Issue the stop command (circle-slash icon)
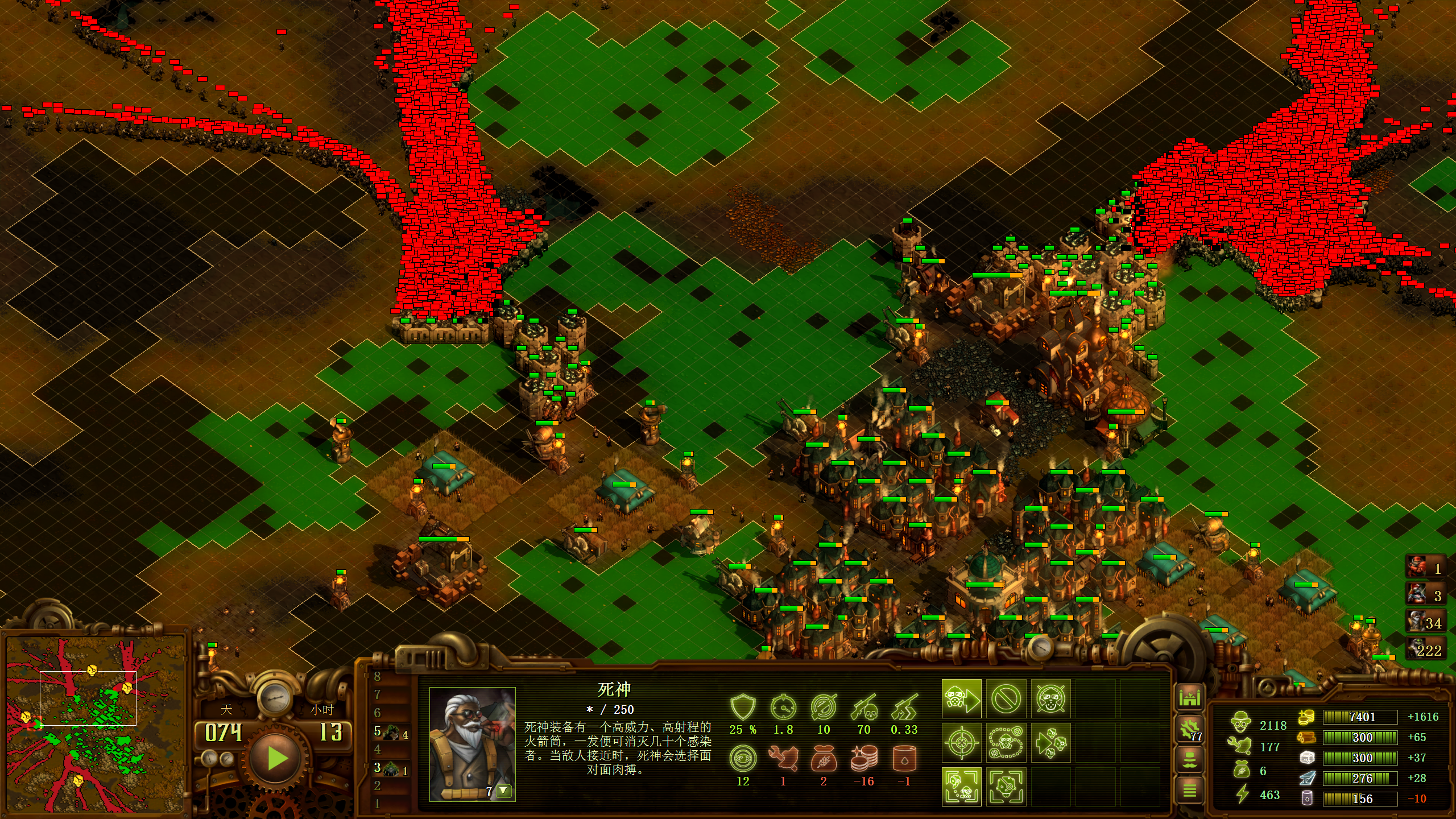 click(1006, 698)
